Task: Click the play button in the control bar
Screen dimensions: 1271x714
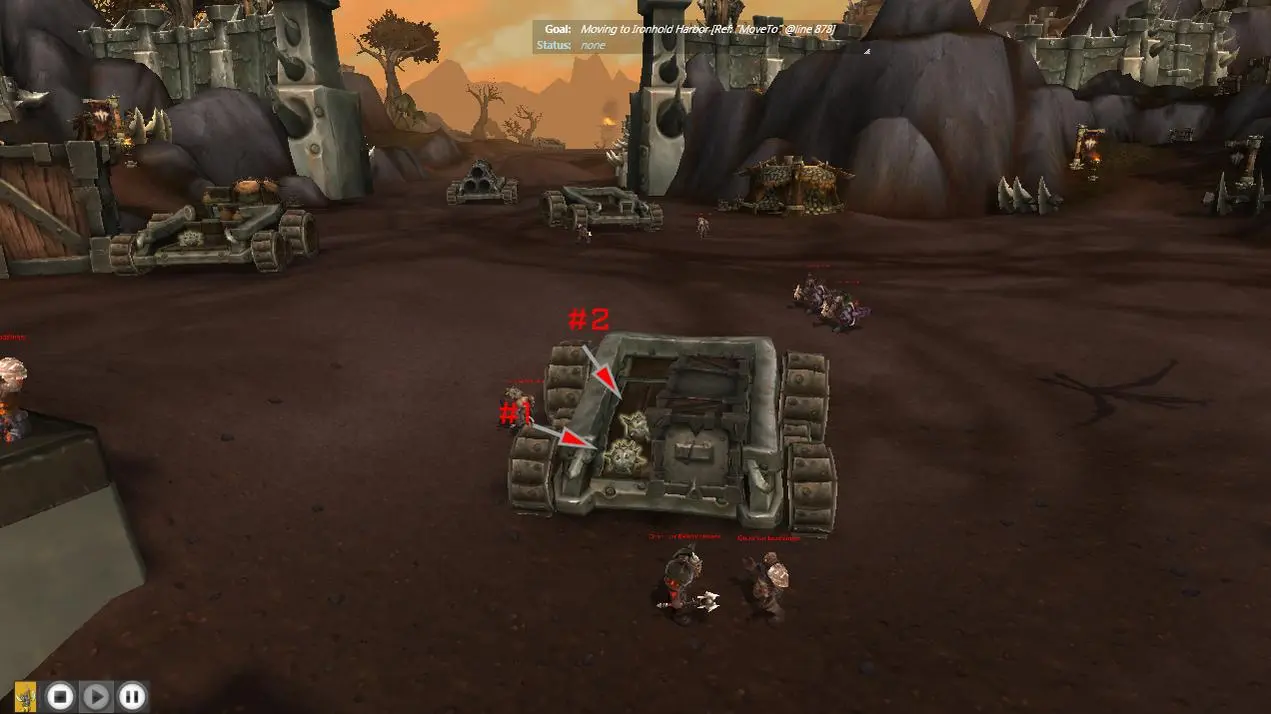Action: tap(96, 696)
